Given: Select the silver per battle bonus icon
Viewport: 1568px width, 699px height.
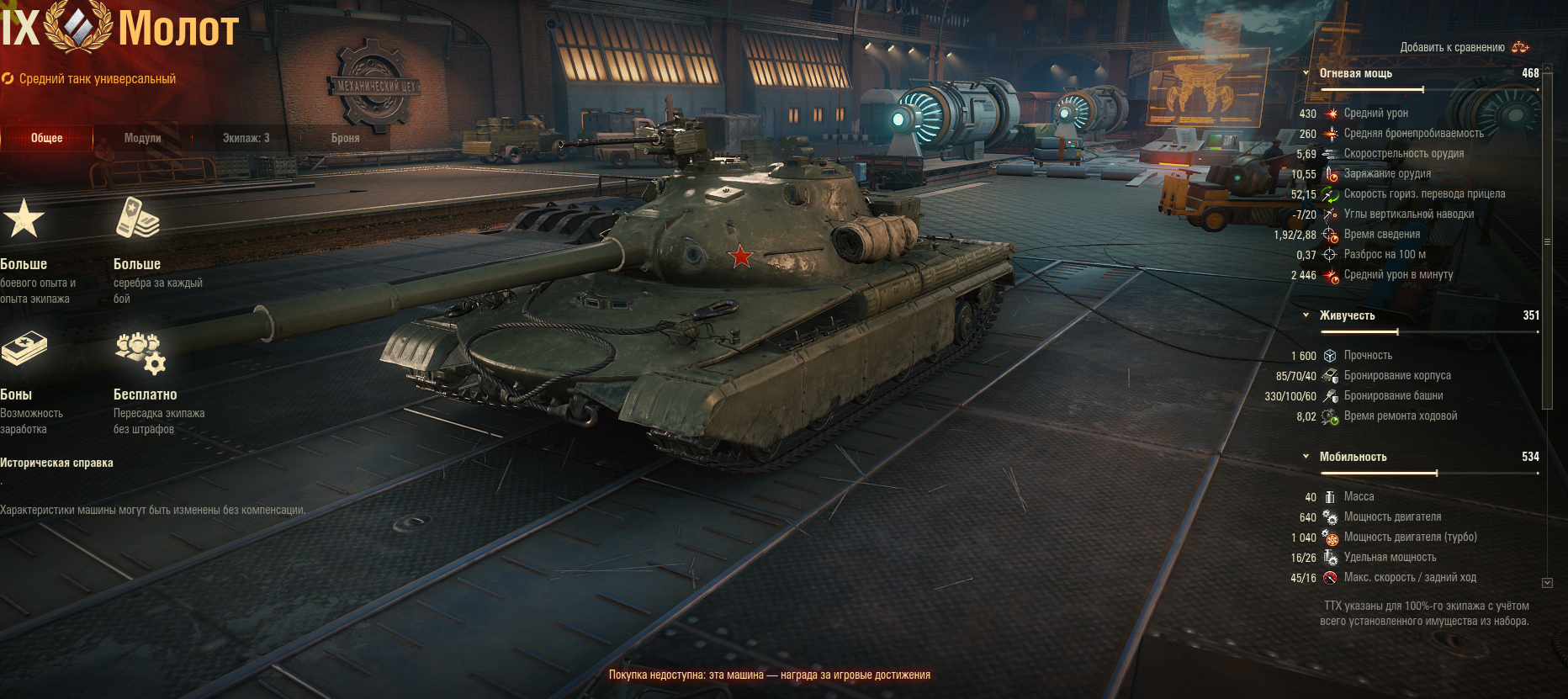Looking at the screenshot, I should click(137, 219).
